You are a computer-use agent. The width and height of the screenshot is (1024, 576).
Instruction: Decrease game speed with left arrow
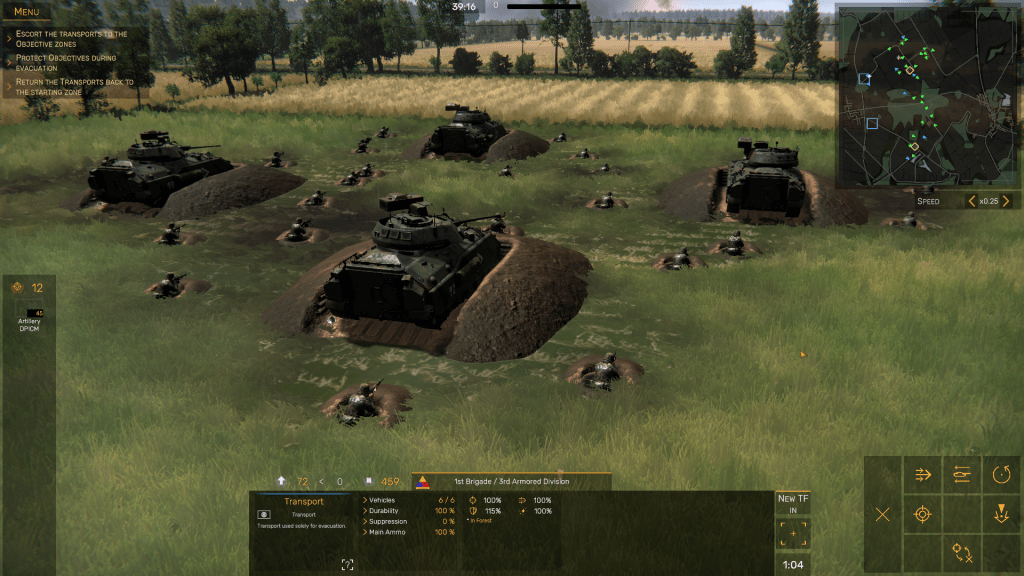tap(971, 201)
